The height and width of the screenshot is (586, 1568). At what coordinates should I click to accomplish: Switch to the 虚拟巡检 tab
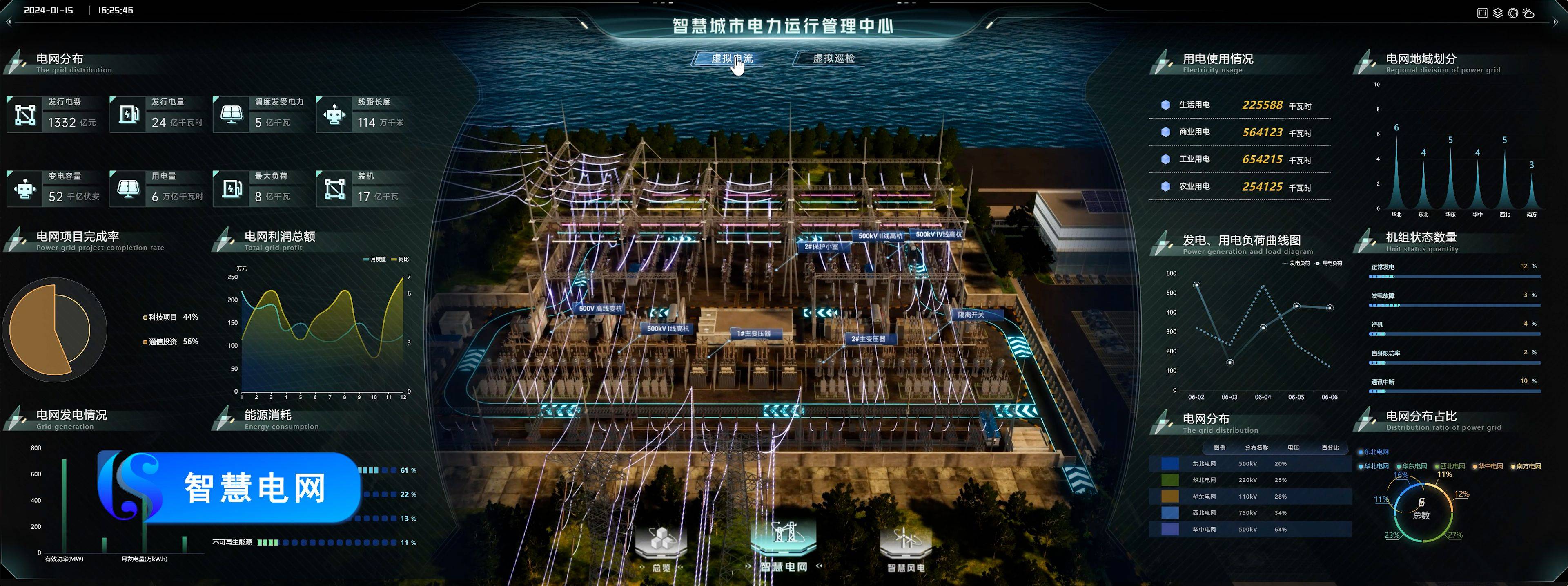[x=834, y=58]
